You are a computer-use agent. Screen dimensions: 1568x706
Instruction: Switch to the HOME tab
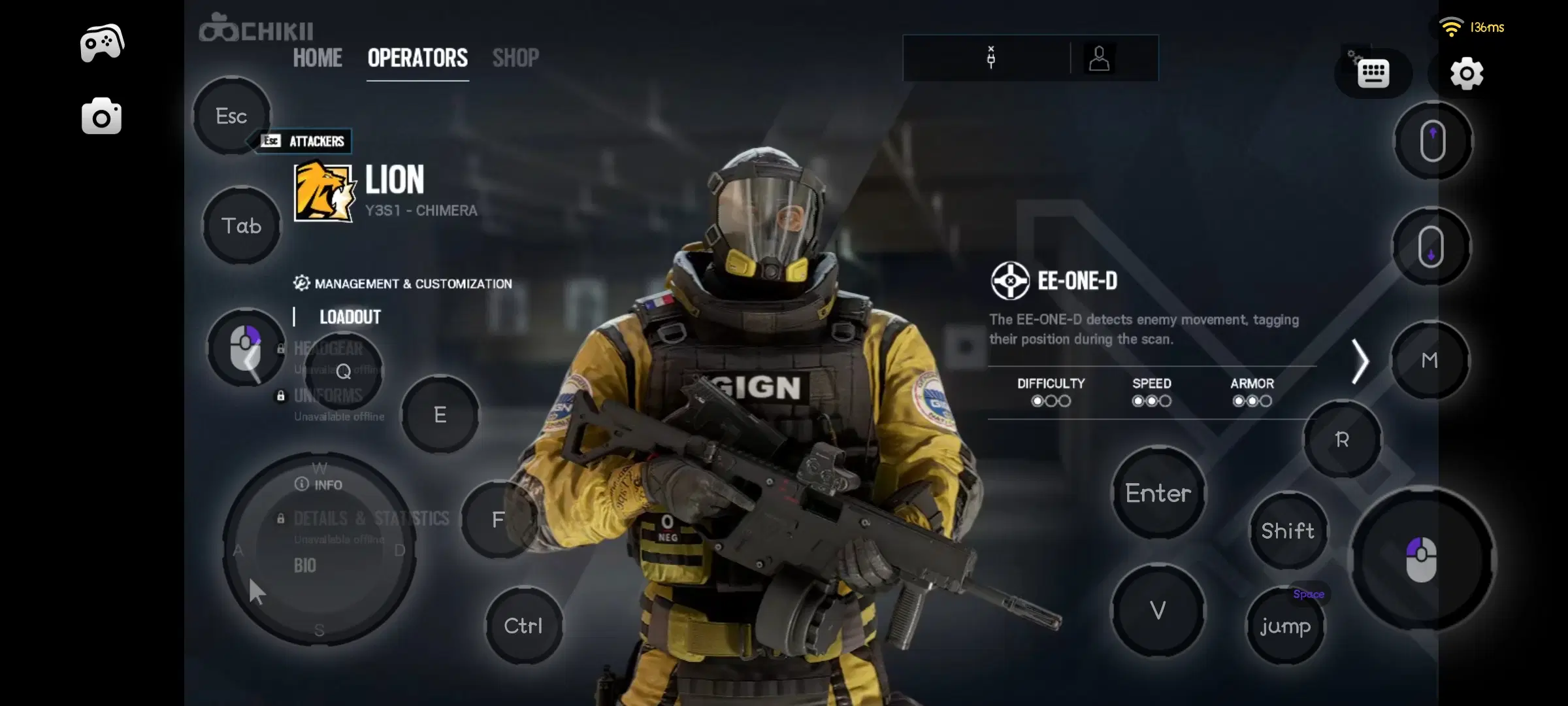click(x=318, y=58)
